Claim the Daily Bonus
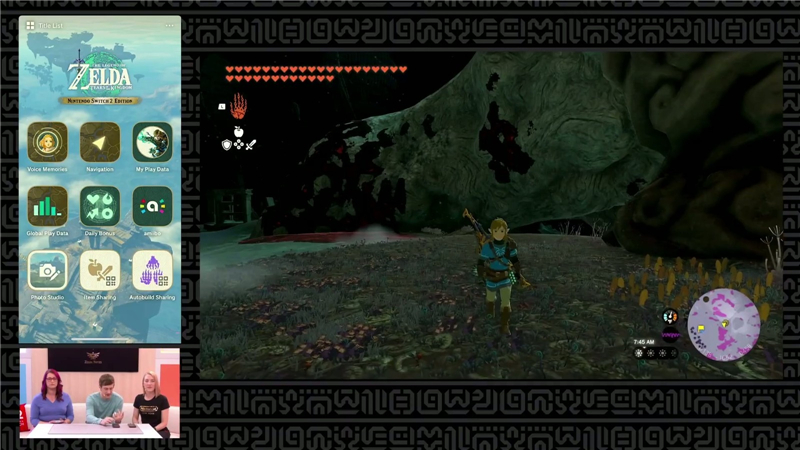The width and height of the screenshot is (800, 450). point(100,206)
